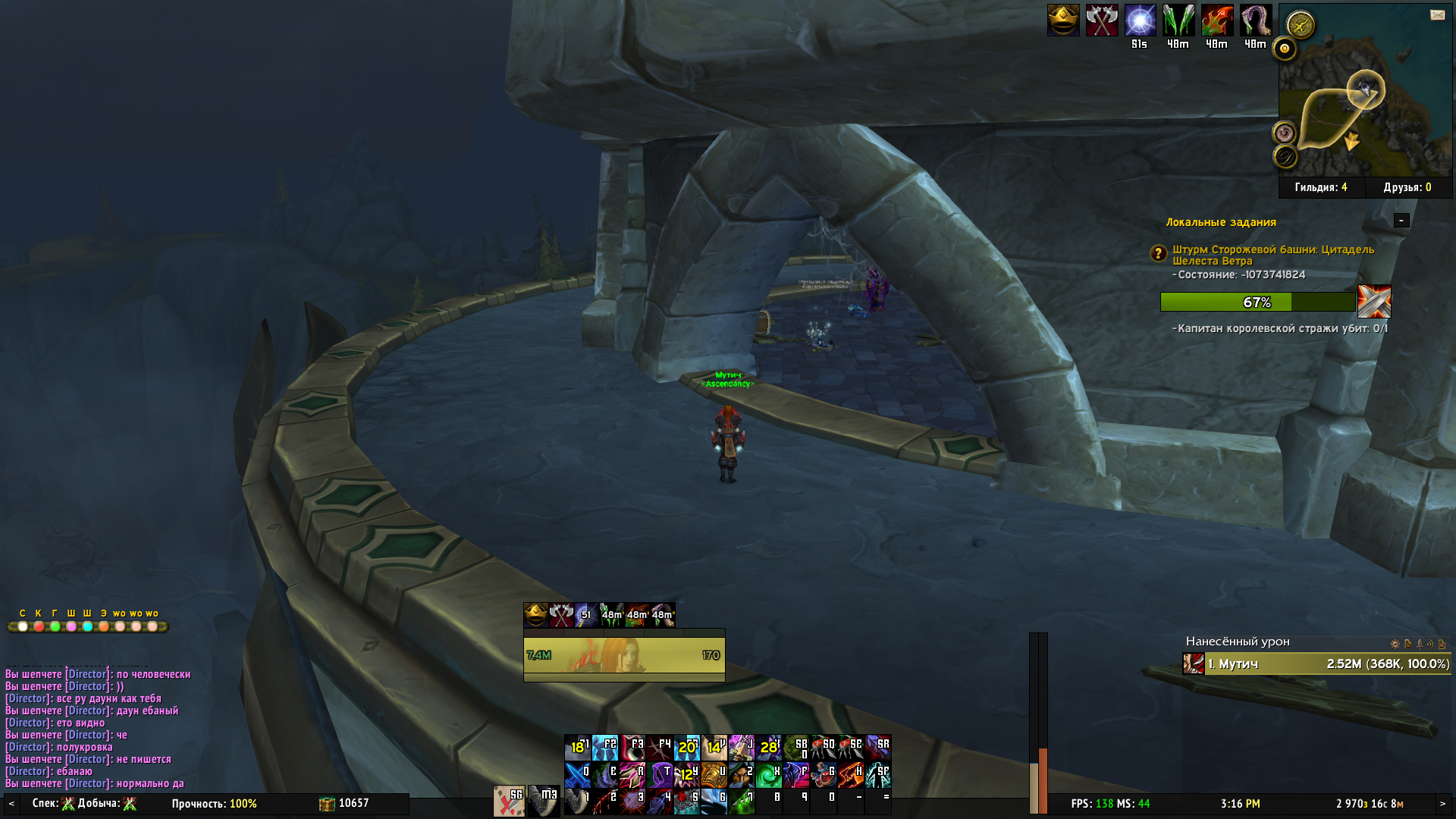The height and width of the screenshot is (819, 1456).
Task: Open the minimap mail envelope icon
Action: point(1437,15)
